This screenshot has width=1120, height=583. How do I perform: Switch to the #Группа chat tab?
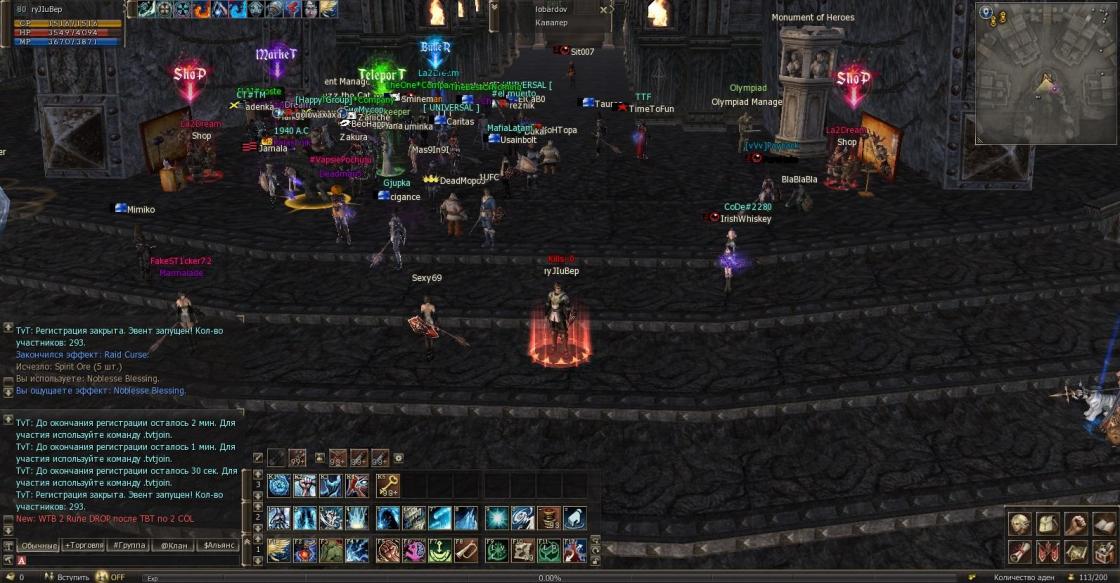tap(131, 545)
